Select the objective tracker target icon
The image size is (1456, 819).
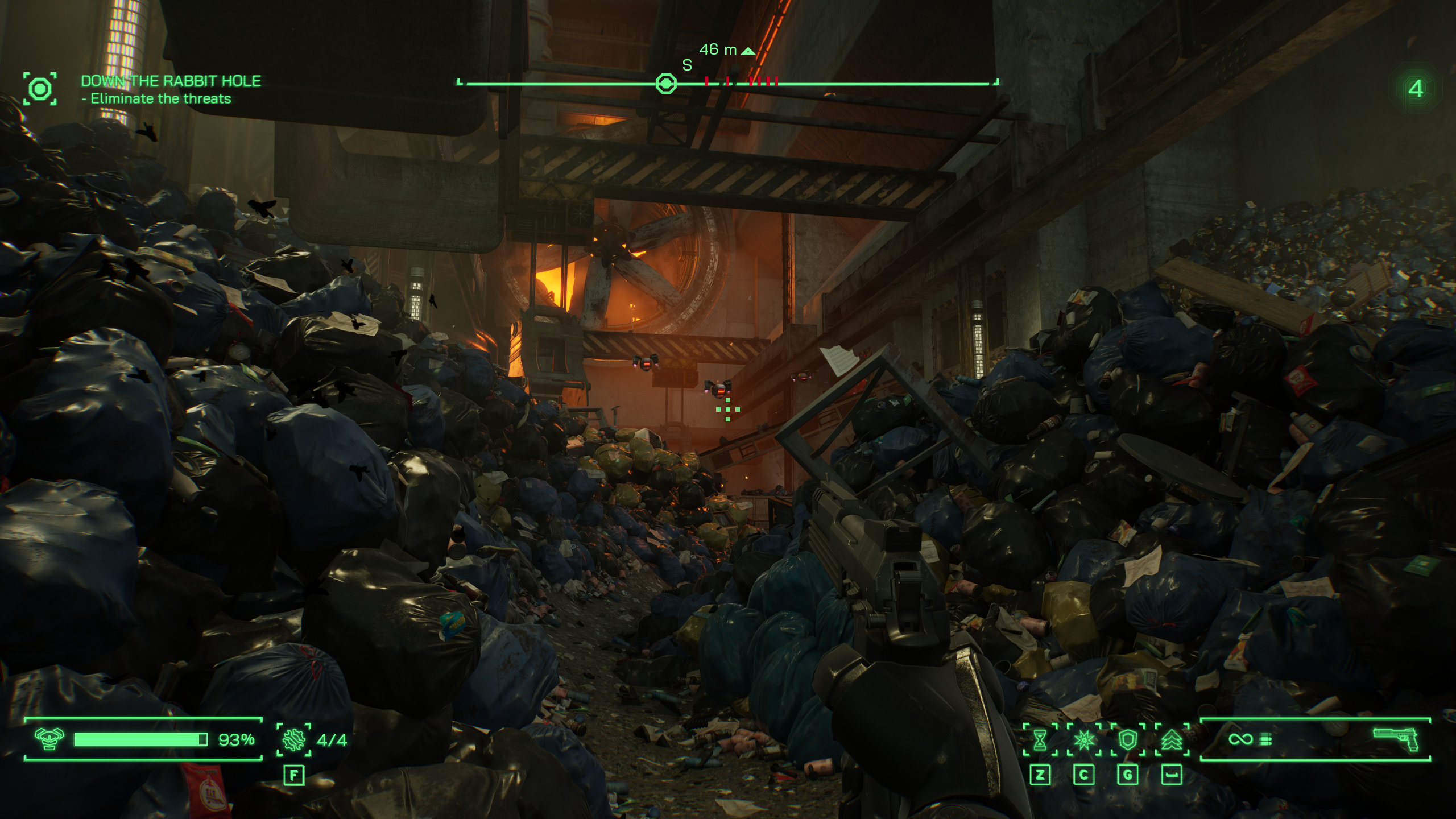tap(40, 89)
